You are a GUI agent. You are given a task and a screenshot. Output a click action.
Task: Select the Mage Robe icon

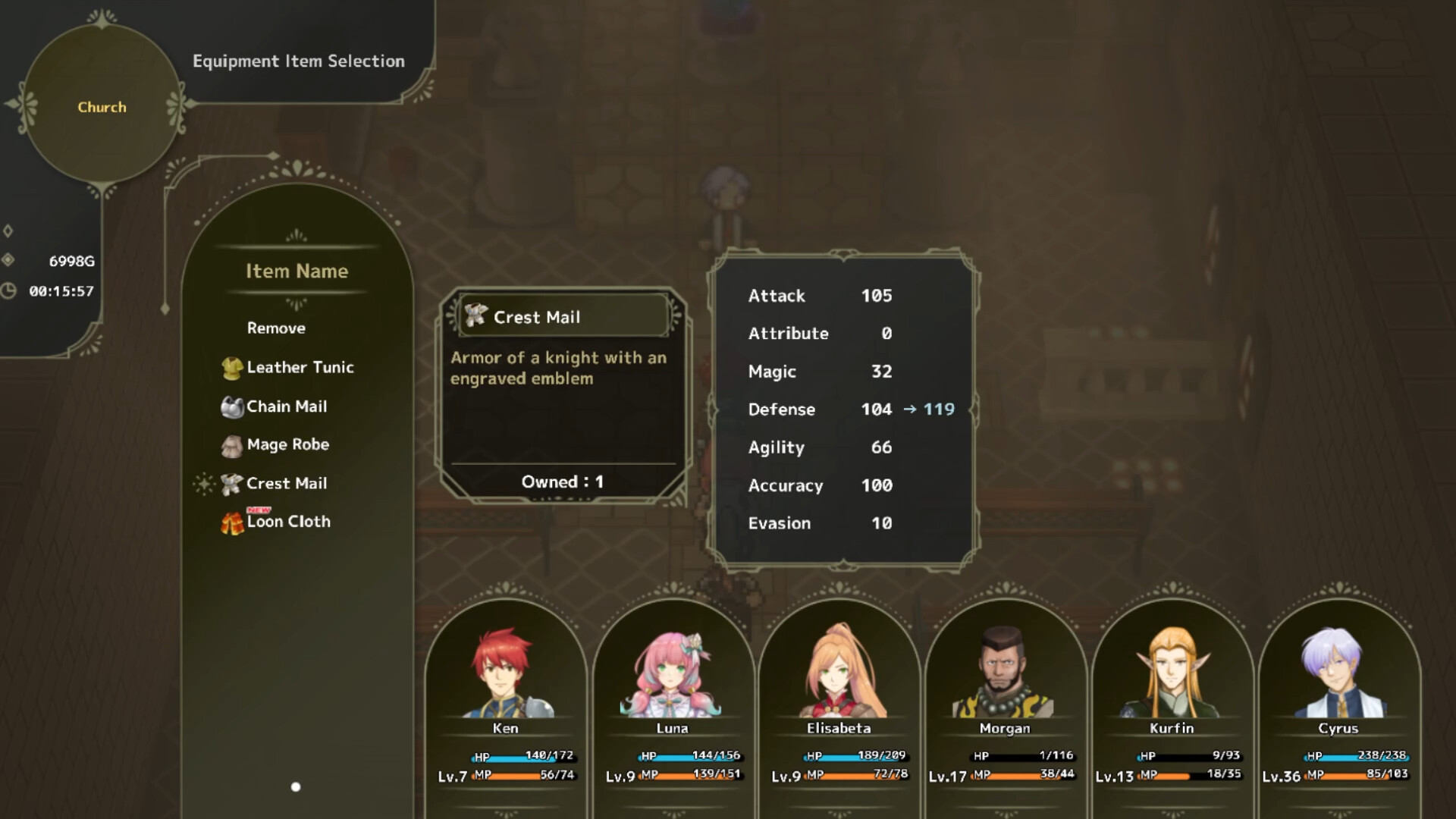(x=232, y=445)
